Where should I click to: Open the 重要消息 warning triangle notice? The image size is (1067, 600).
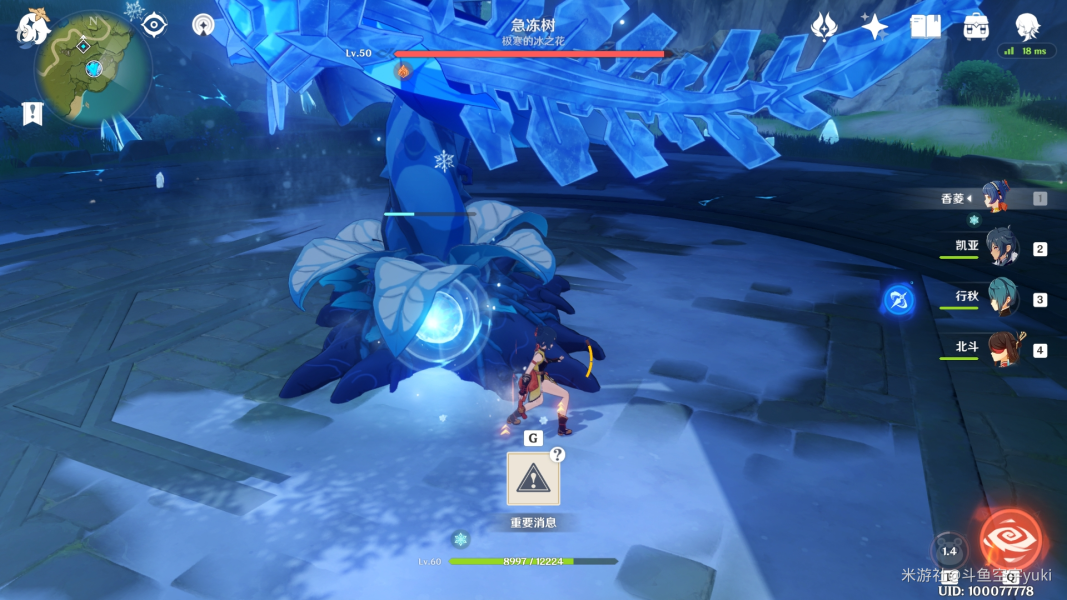tap(533, 479)
